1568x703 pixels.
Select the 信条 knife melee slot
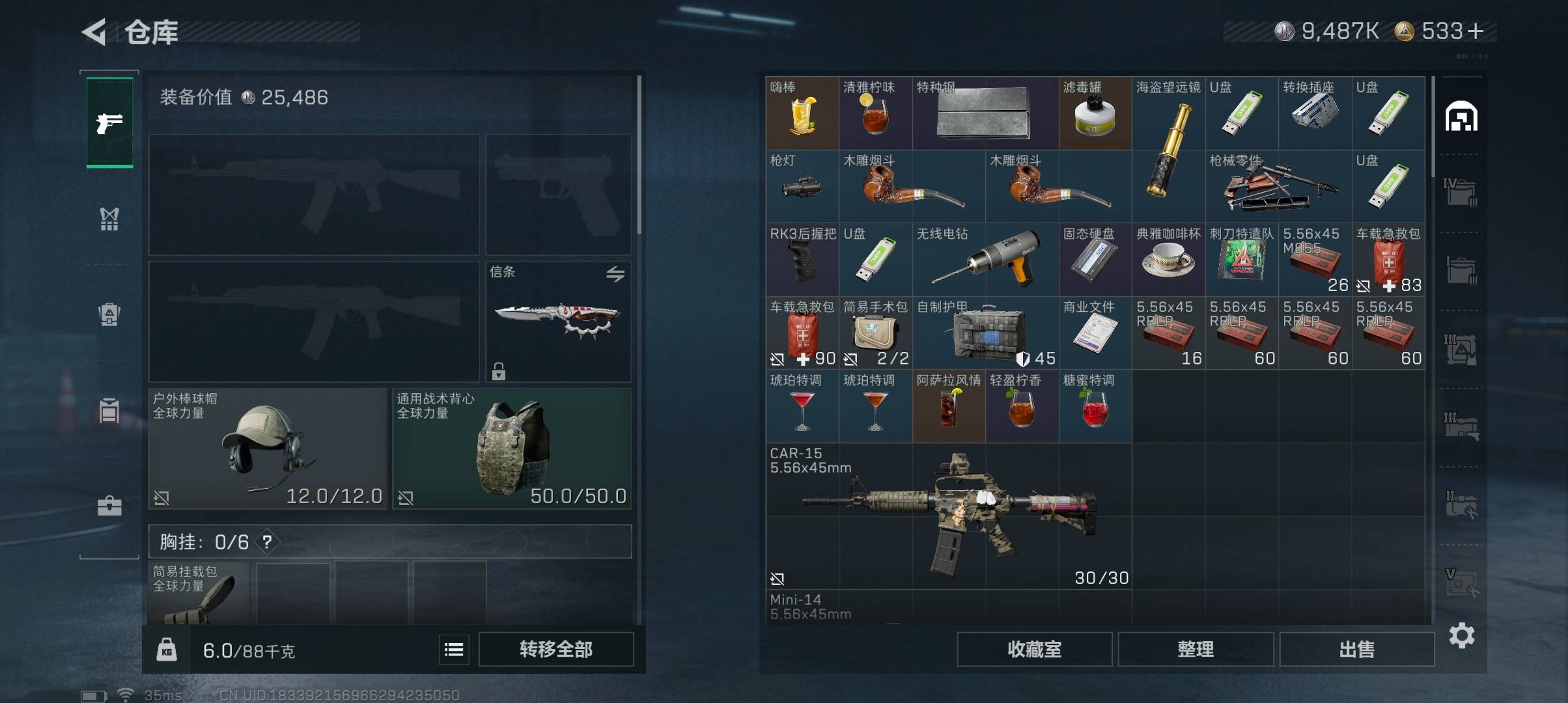pos(558,322)
